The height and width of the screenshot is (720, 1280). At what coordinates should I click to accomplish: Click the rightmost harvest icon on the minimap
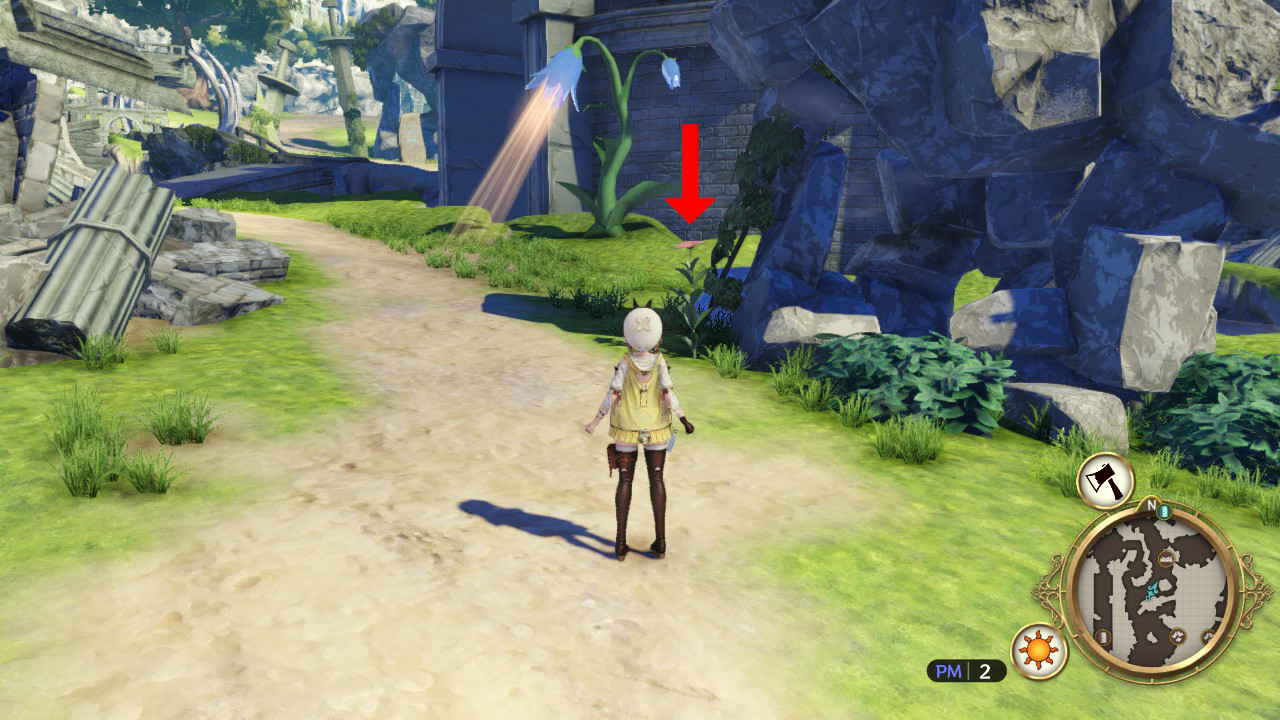click(x=1209, y=638)
